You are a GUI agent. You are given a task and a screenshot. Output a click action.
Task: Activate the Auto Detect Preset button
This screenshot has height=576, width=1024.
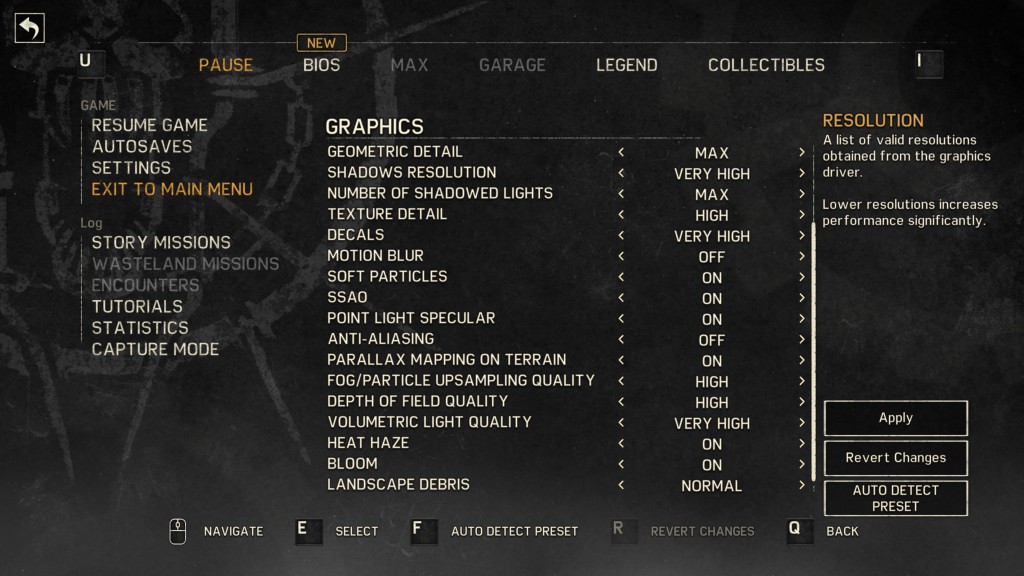[895, 498]
